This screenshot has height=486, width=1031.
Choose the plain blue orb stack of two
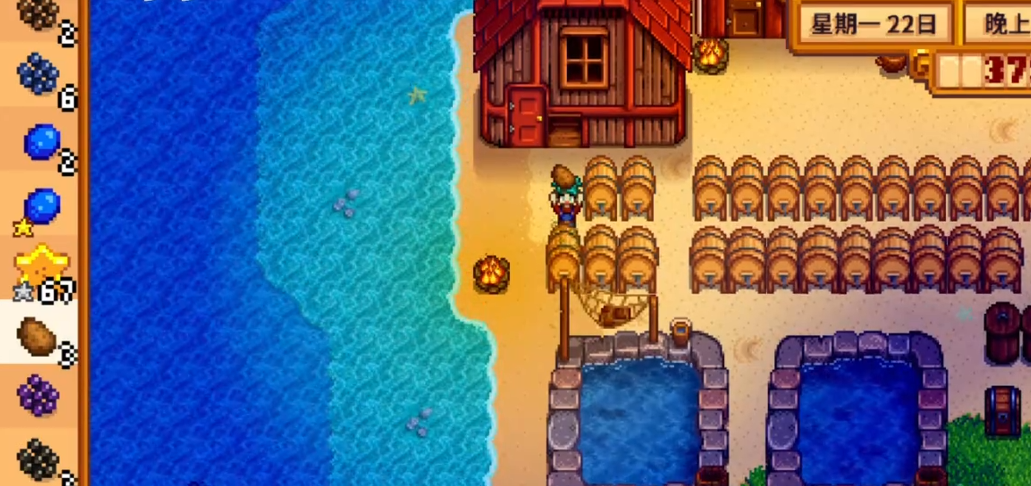tap(41, 142)
